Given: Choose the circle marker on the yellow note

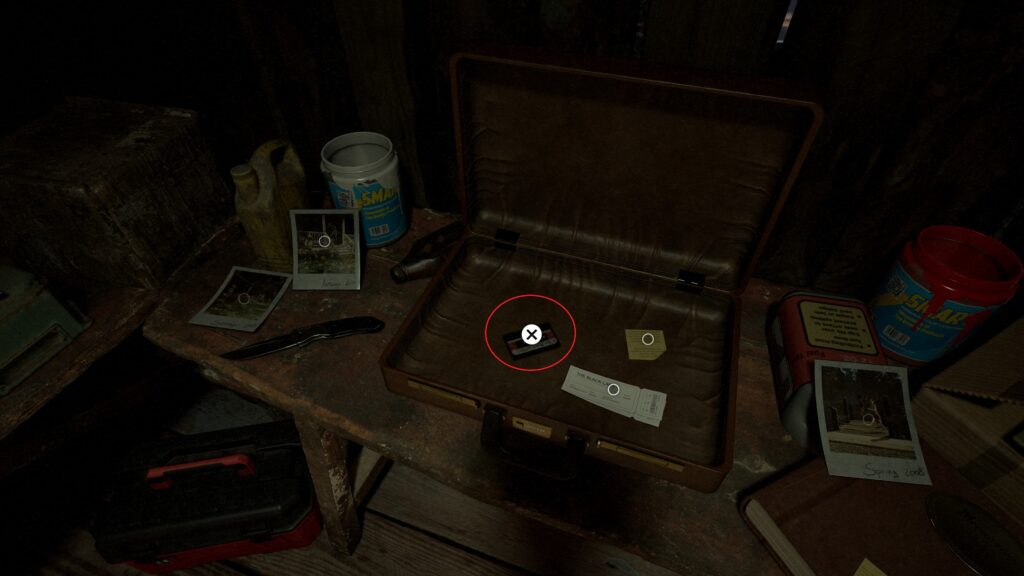Looking at the screenshot, I should [647, 339].
